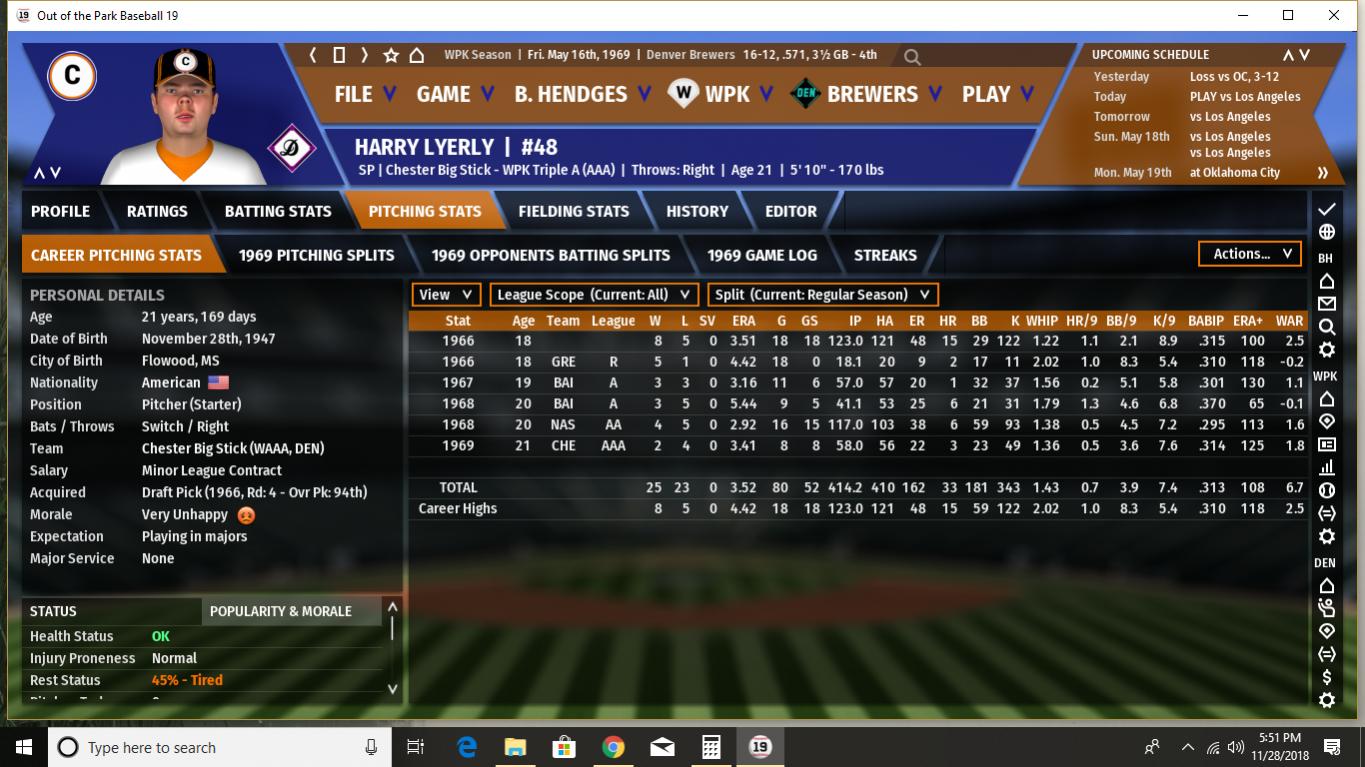Show the BATTING STATS tab

277,211
